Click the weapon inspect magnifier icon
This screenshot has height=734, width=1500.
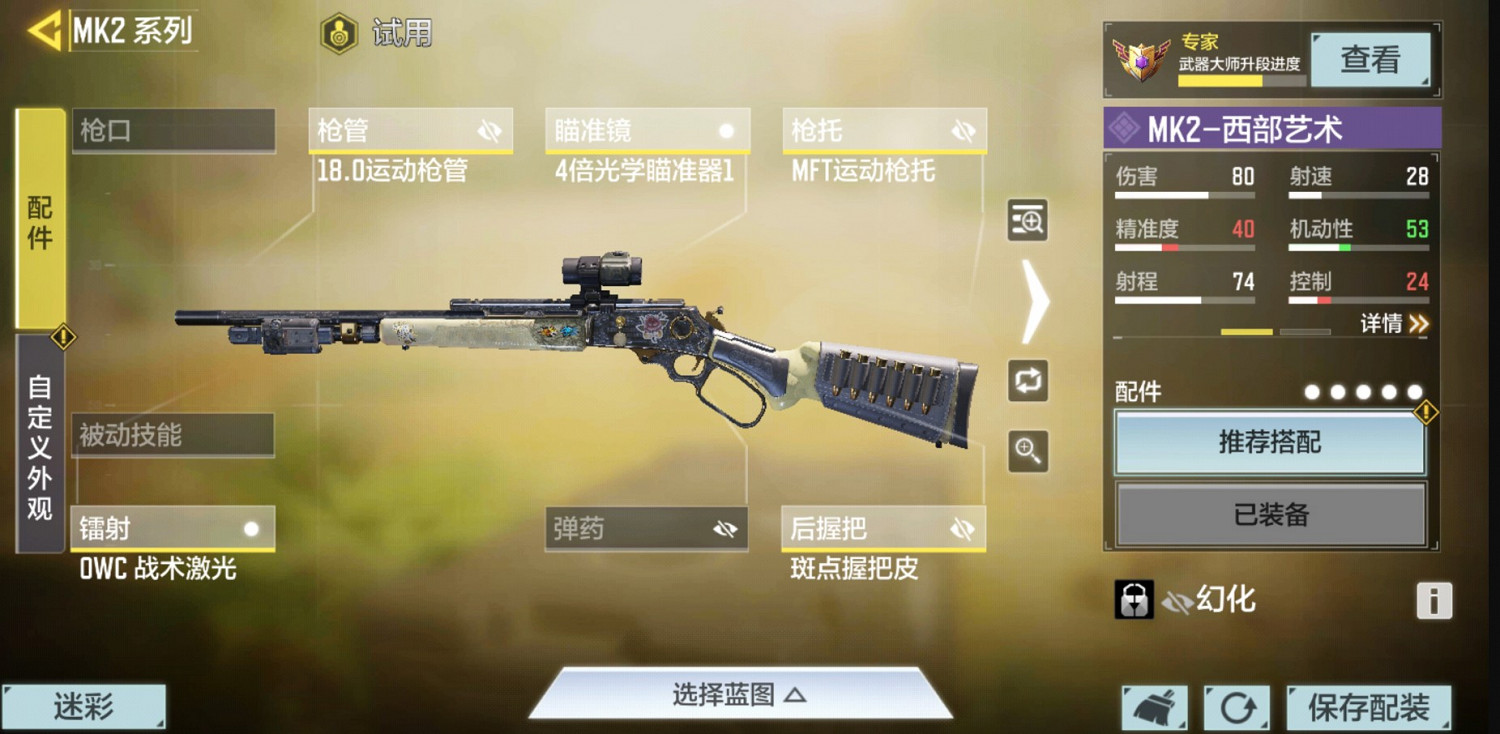[x=1027, y=221]
